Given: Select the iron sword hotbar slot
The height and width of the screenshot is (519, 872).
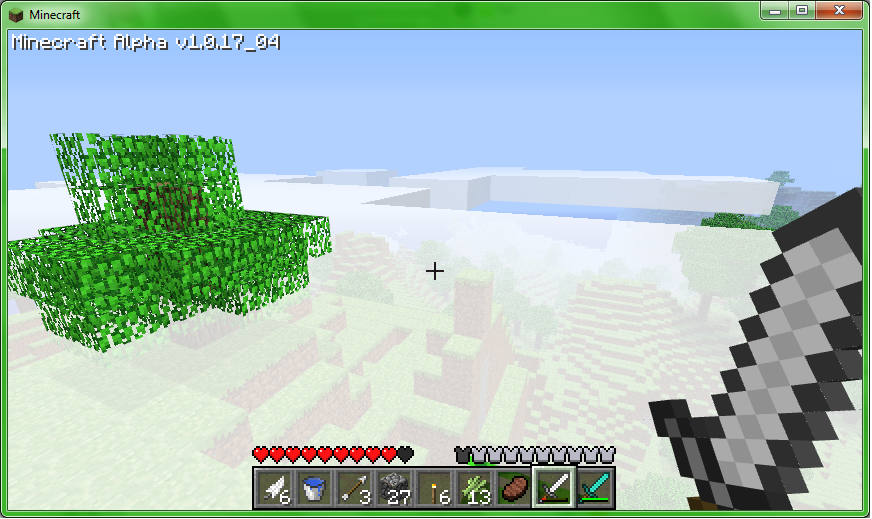Looking at the screenshot, I should (x=553, y=489).
